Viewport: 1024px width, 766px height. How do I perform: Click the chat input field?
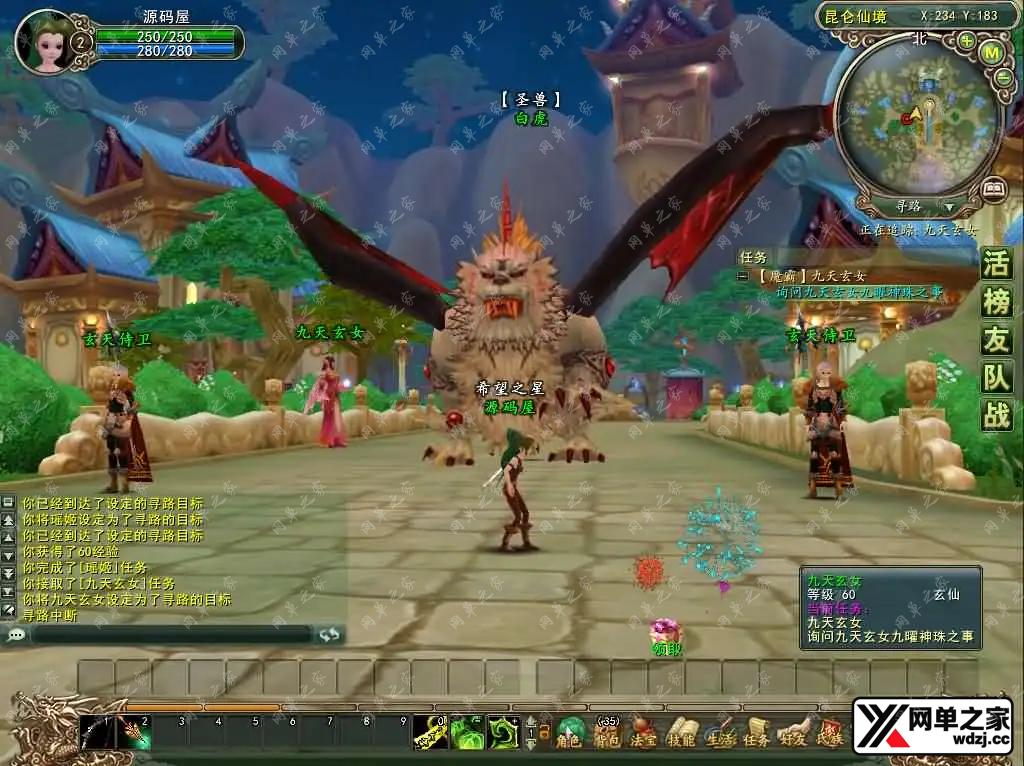coord(170,634)
